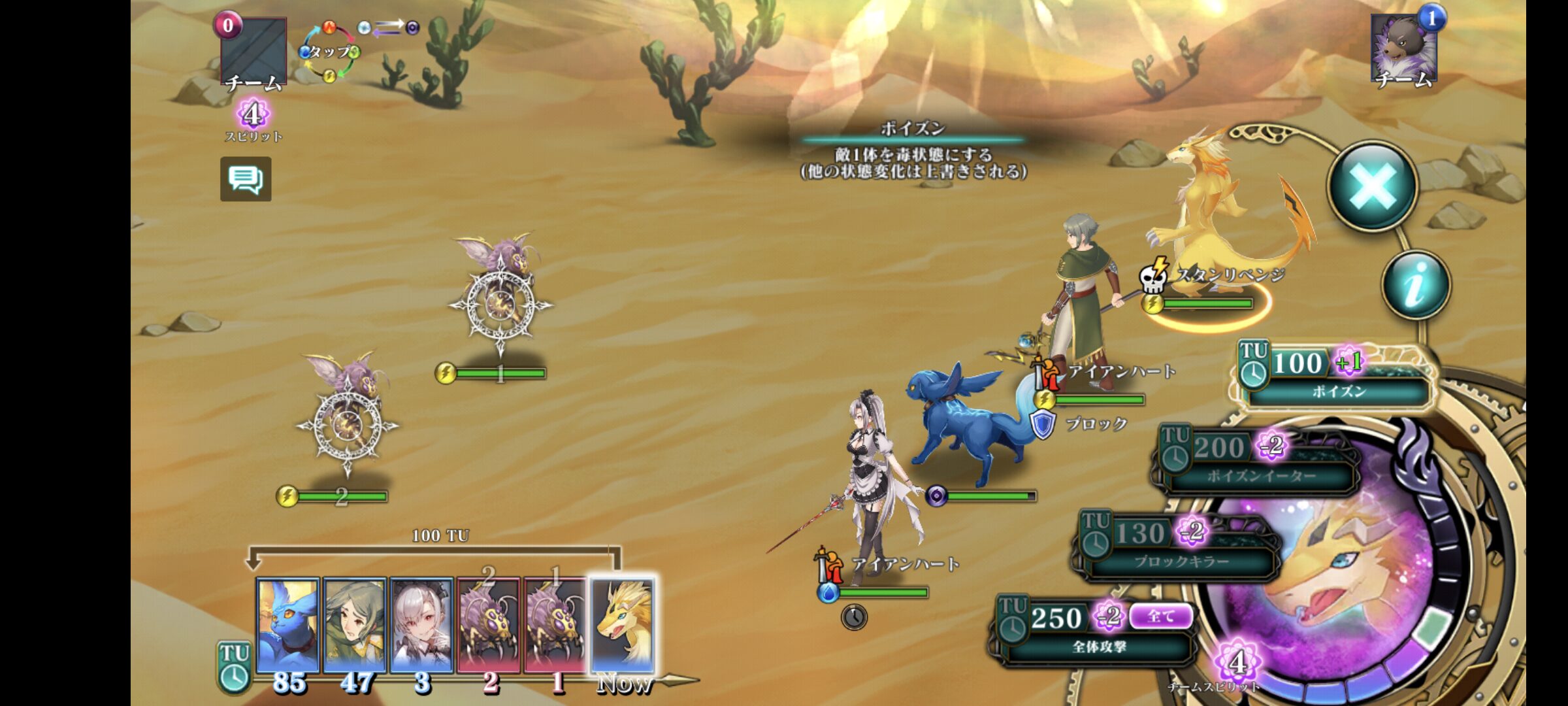Tap the element affinity wheel
1568x706 pixels.
329,52
